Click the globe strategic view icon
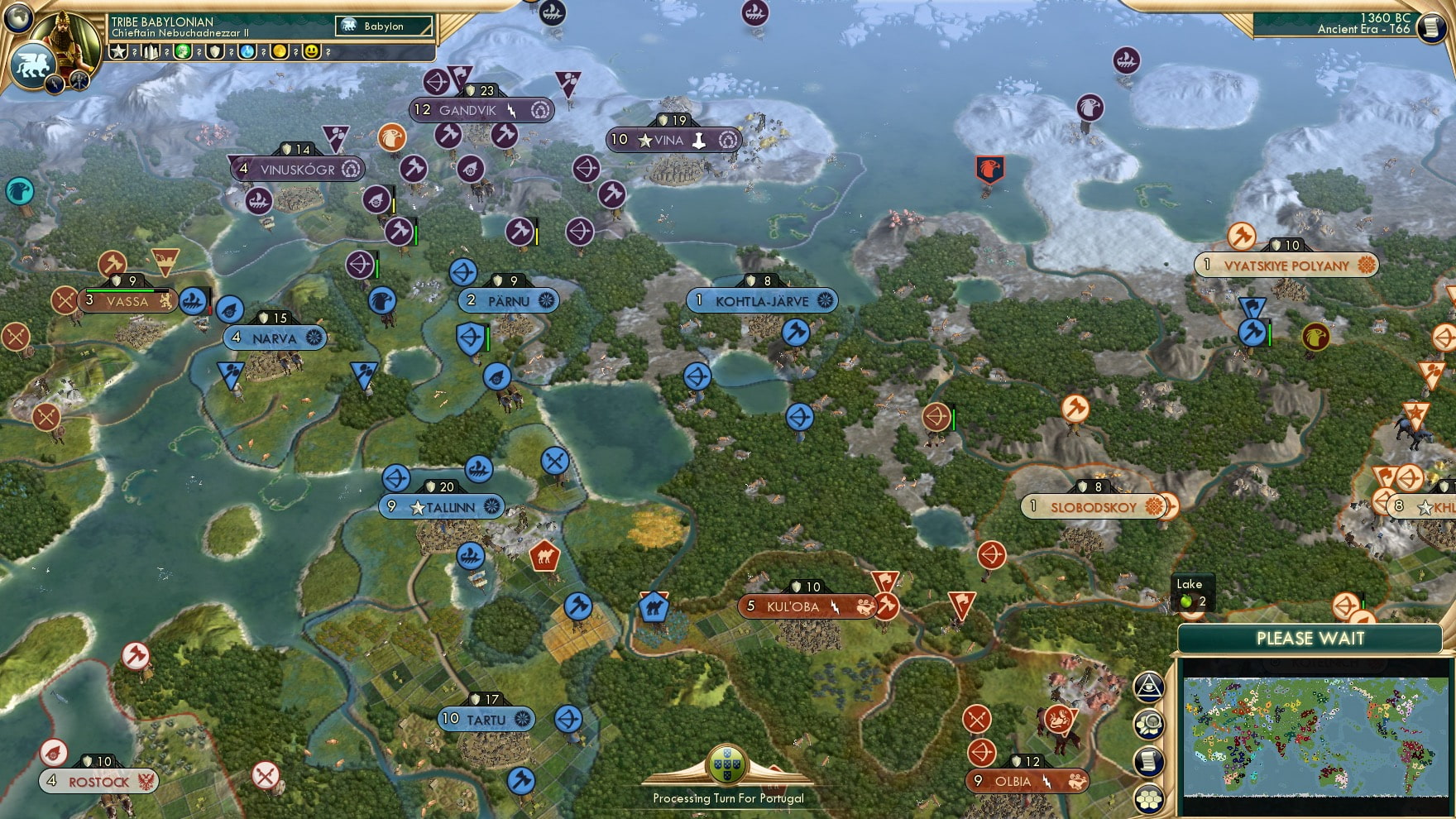Image resolution: width=1456 pixels, height=819 pixels. pyautogui.click(x=19, y=19)
